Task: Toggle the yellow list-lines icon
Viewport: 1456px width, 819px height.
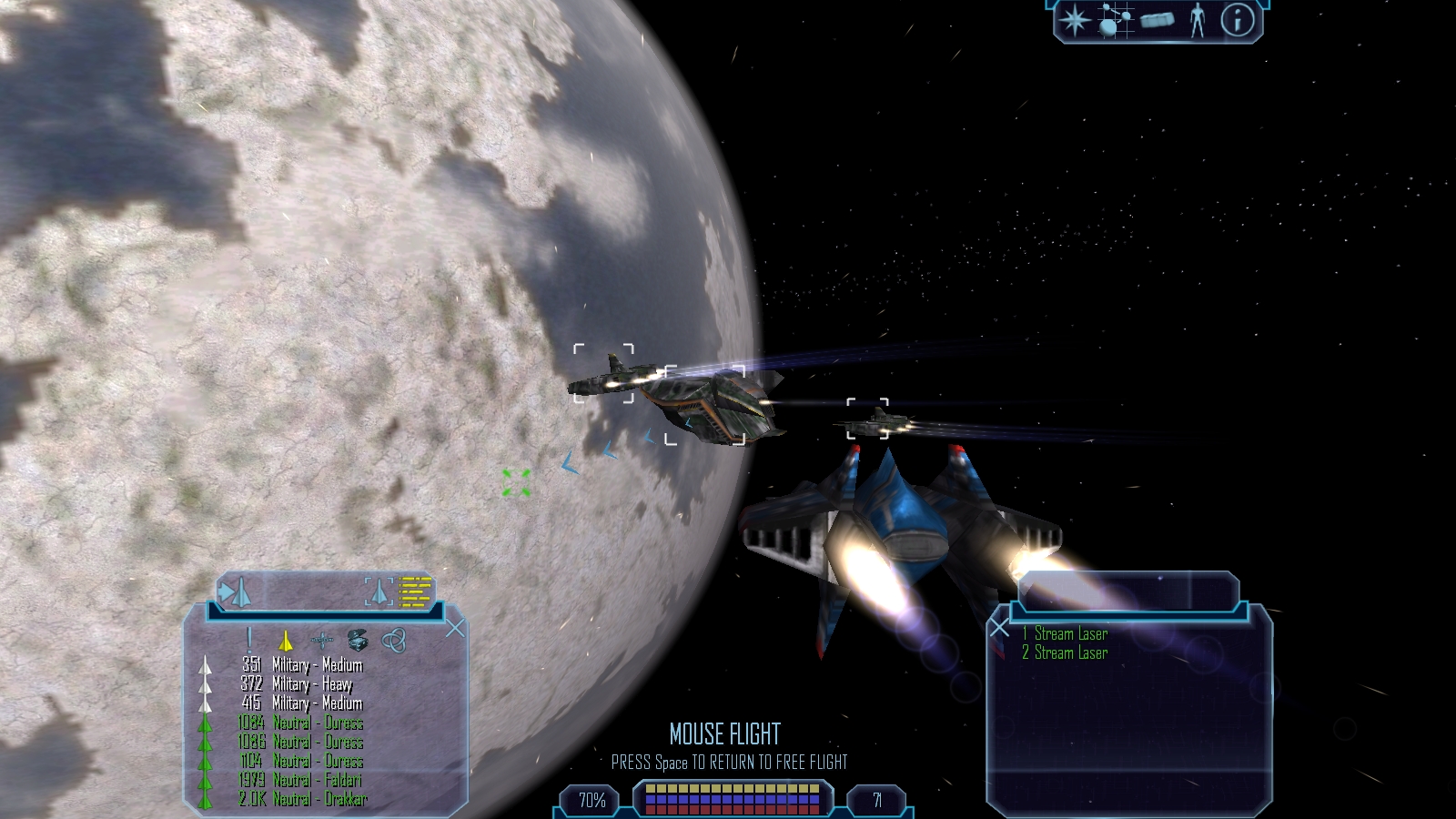Action: point(416,592)
